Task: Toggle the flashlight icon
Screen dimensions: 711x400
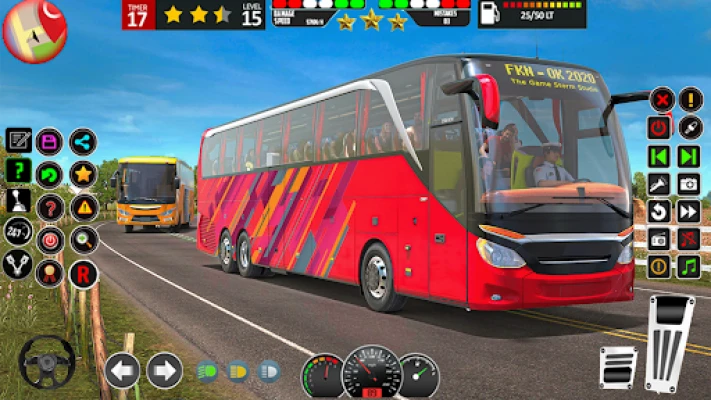Action: [659, 184]
